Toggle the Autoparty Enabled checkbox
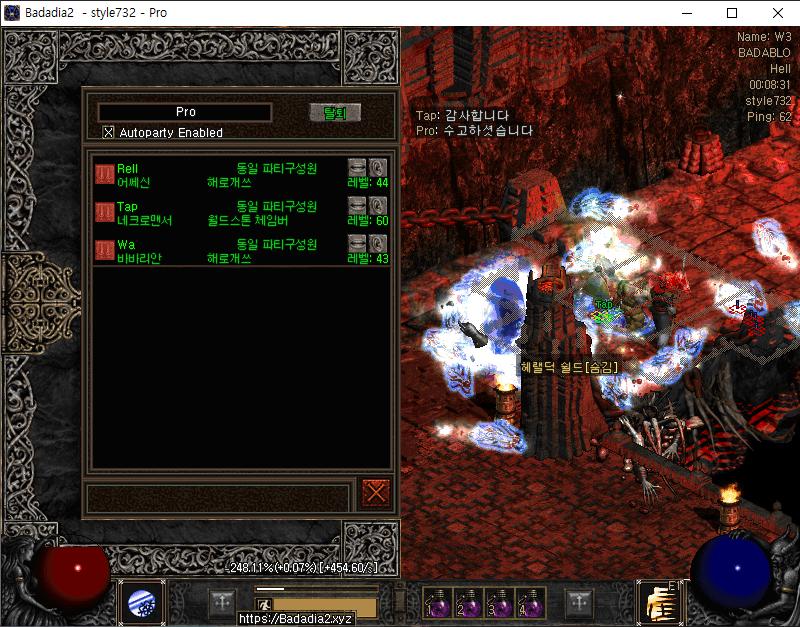Viewport: 800px width, 627px height. click(x=109, y=132)
